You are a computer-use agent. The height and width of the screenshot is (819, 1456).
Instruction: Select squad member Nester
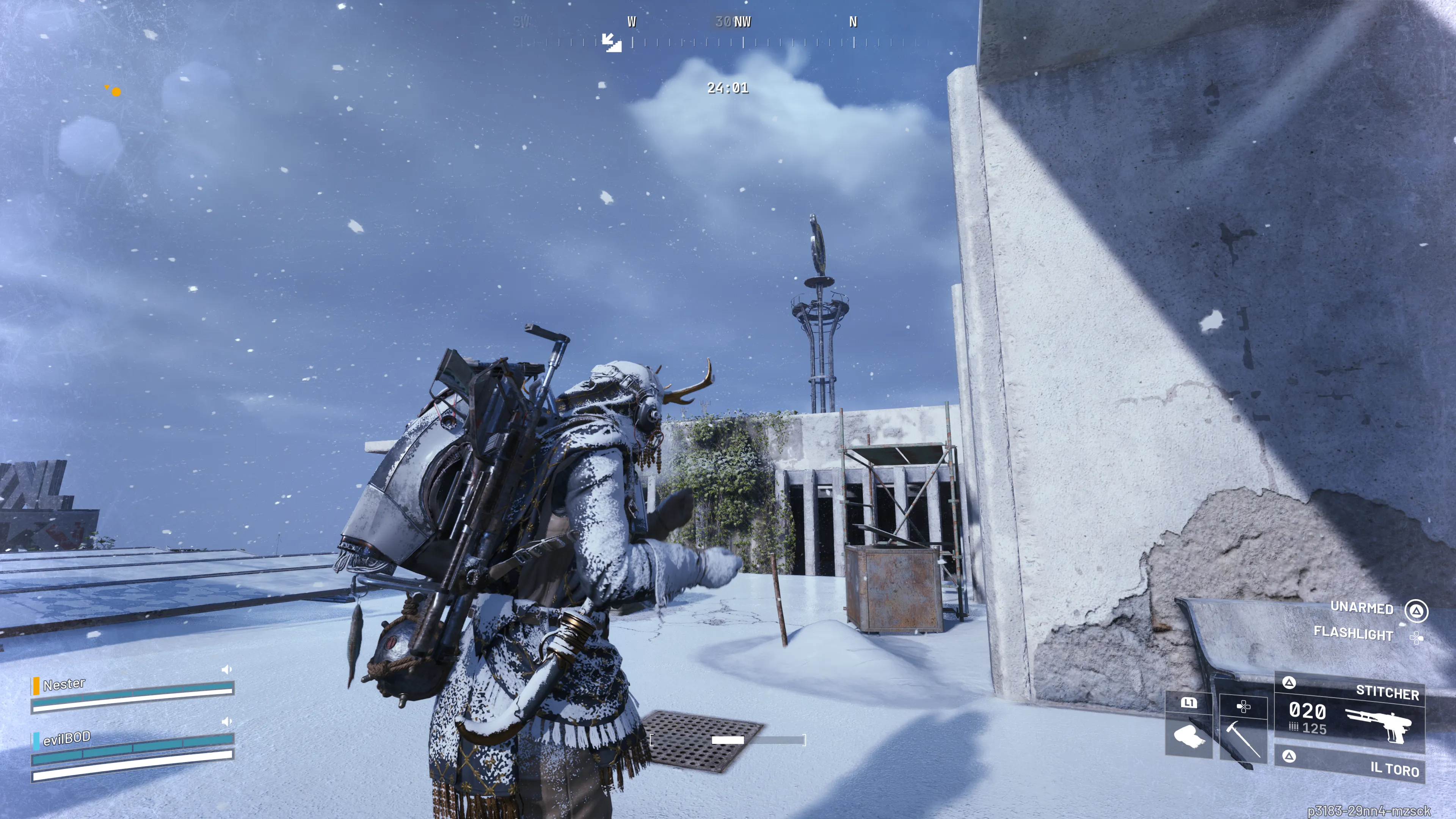[x=64, y=684]
